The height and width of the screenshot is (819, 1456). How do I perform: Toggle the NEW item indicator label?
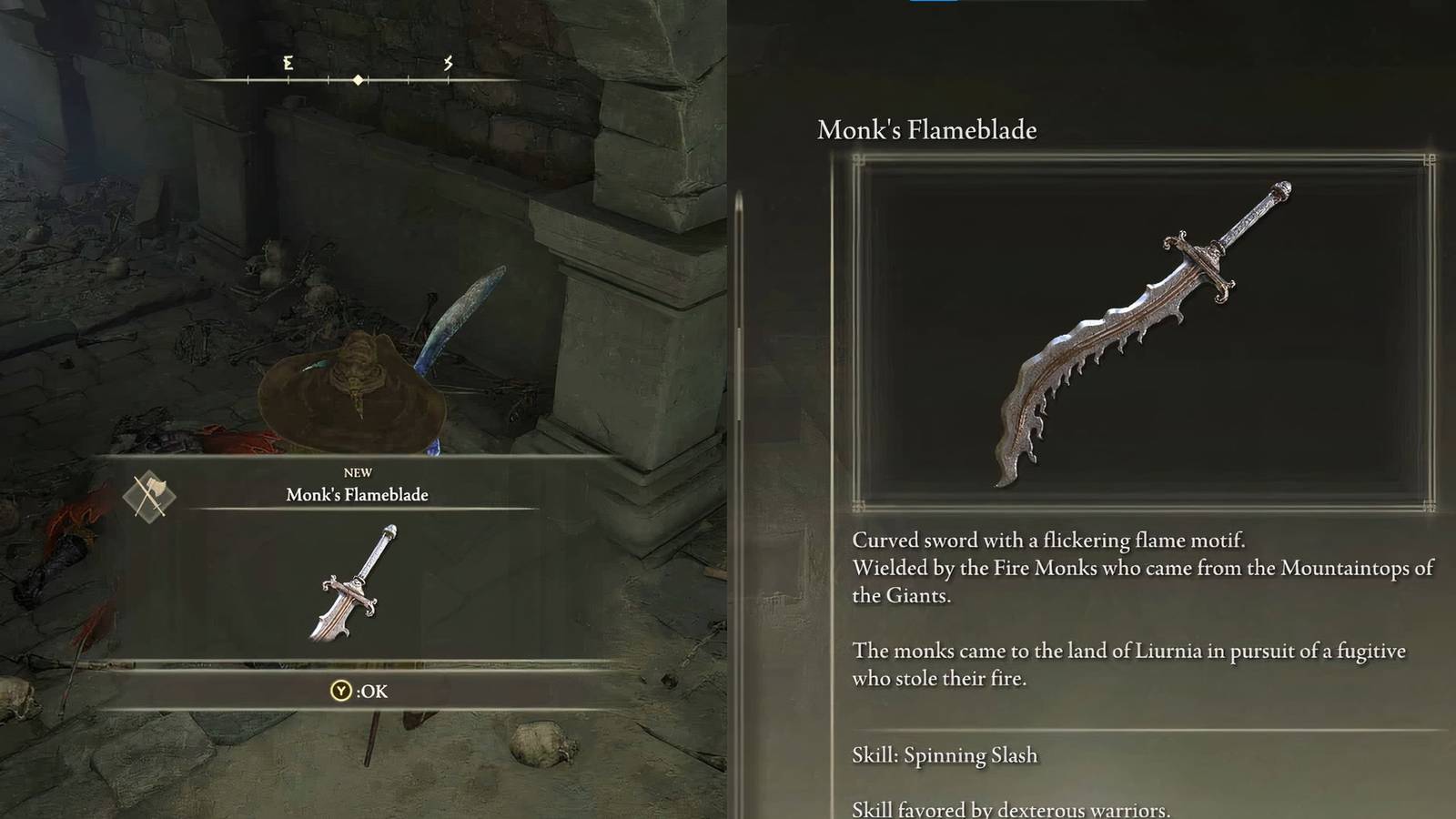[360, 471]
